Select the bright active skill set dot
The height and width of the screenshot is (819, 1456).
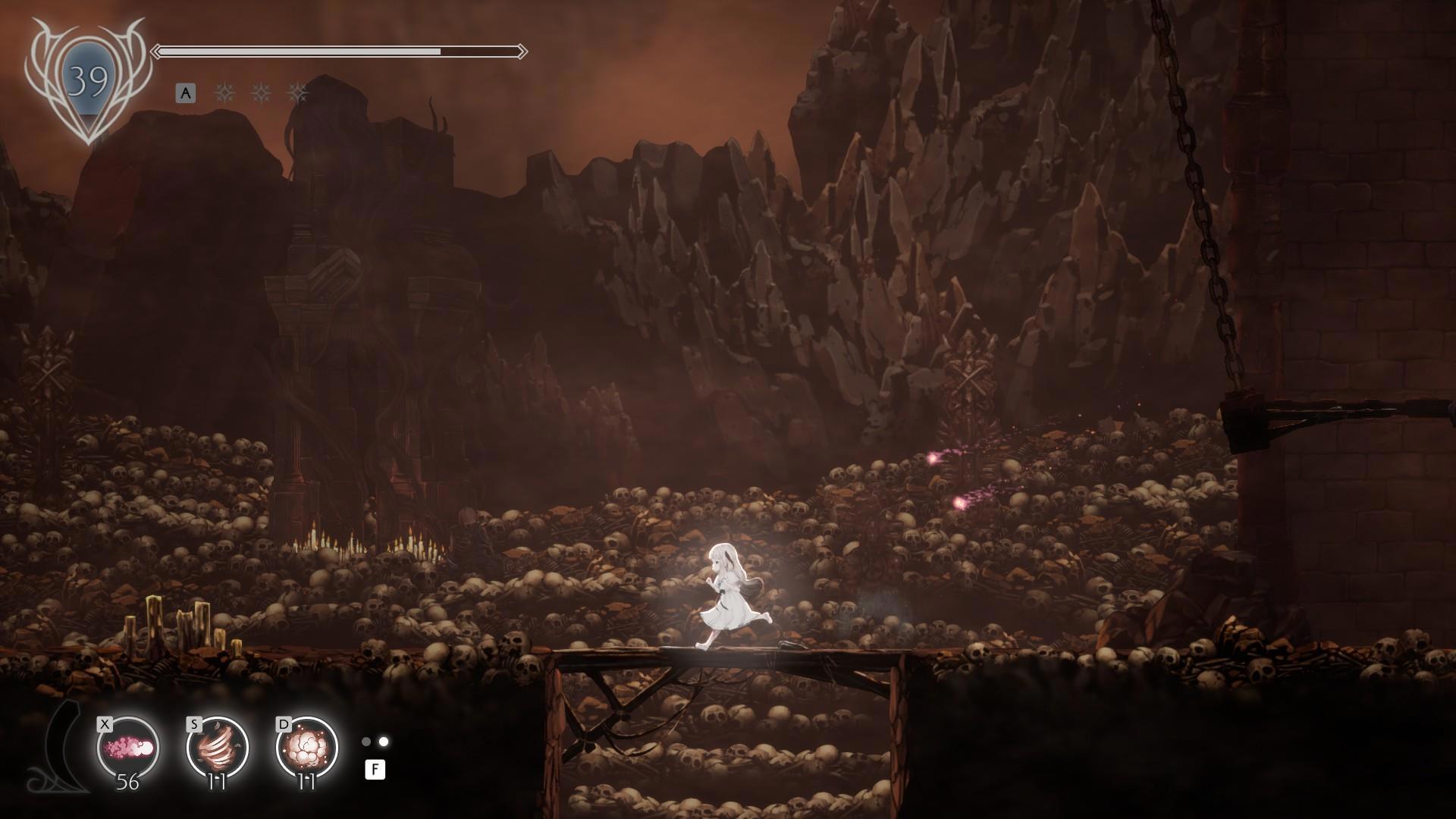384,742
